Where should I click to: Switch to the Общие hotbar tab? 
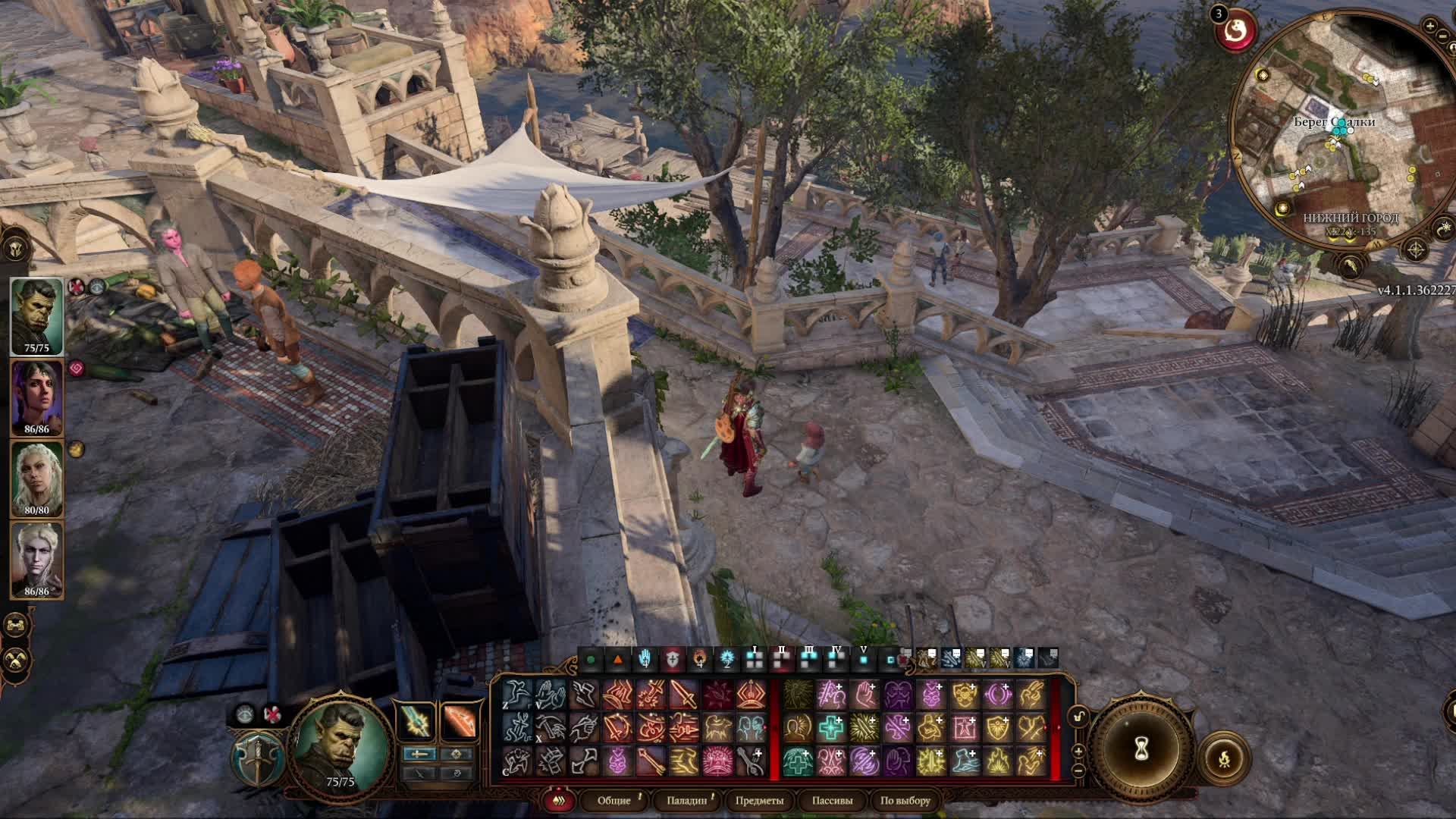613,801
